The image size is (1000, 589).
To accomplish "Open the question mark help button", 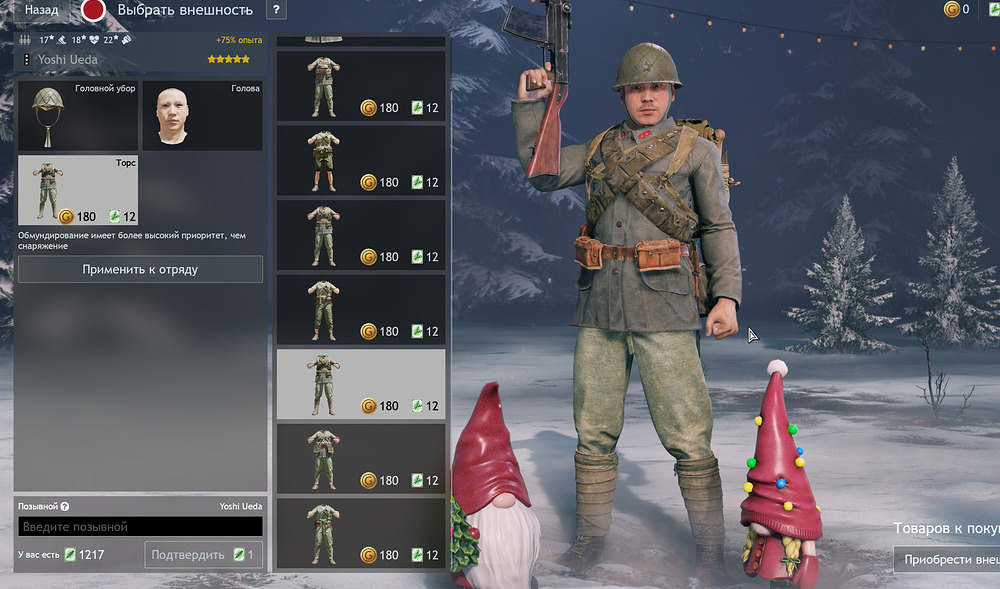I will click(x=276, y=10).
